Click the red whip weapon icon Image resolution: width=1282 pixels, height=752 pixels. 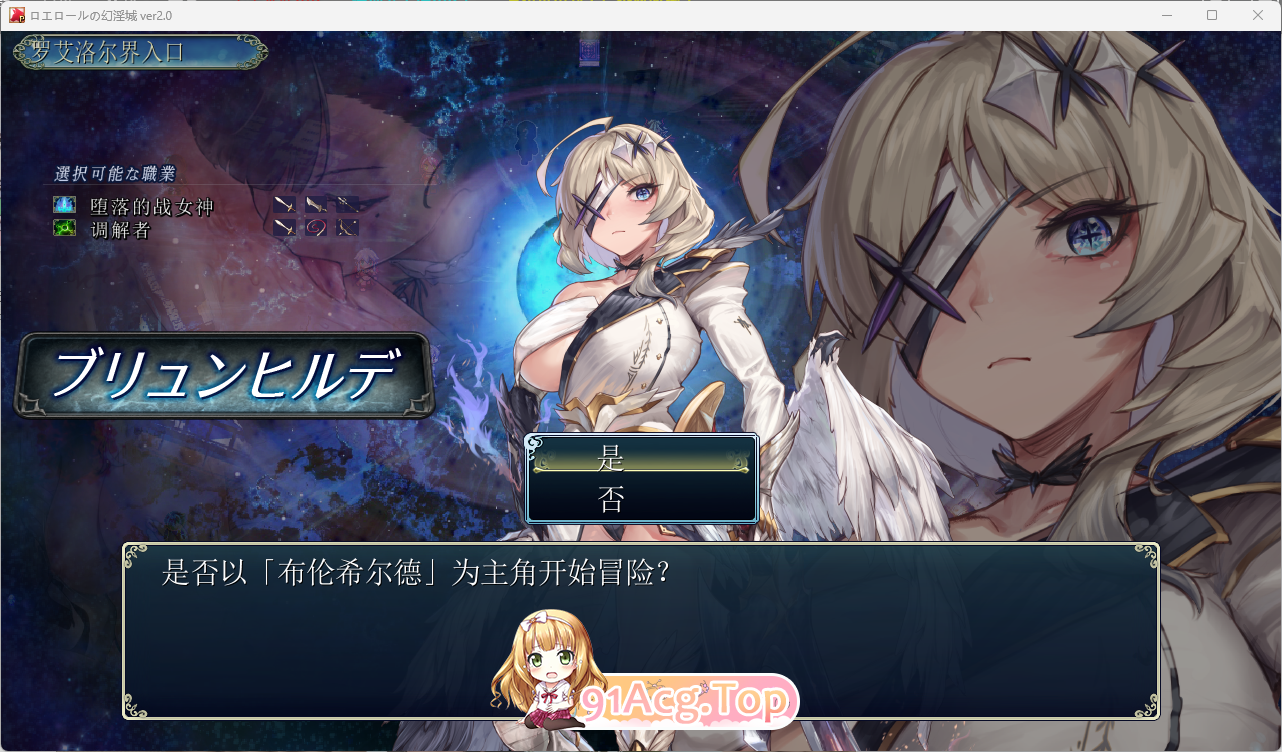(x=316, y=227)
